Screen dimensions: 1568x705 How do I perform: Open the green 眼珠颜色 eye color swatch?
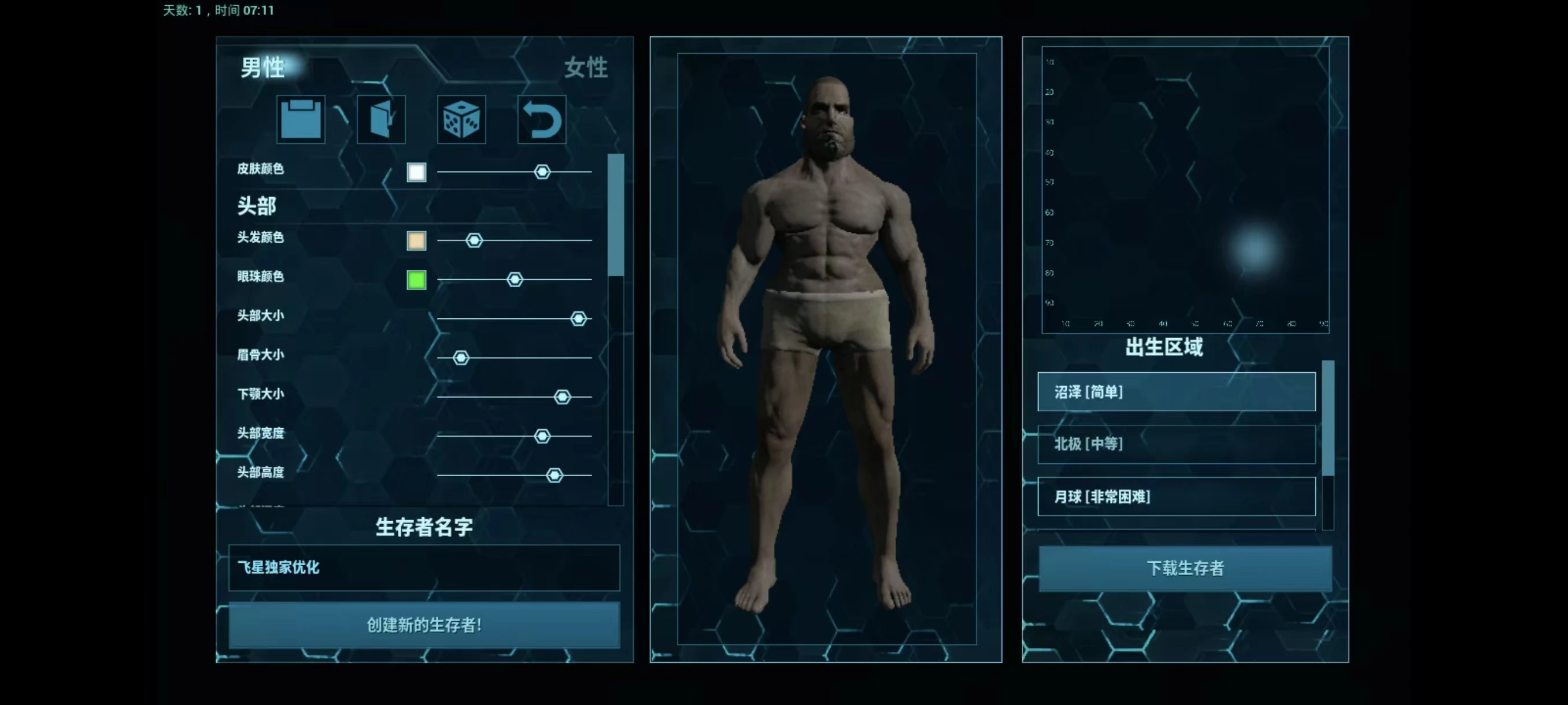click(416, 280)
